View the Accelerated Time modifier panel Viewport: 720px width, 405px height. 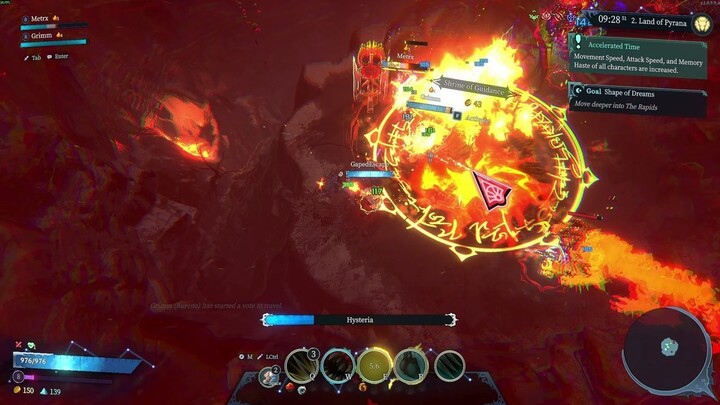pyautogui.click(x=640, y=57)
